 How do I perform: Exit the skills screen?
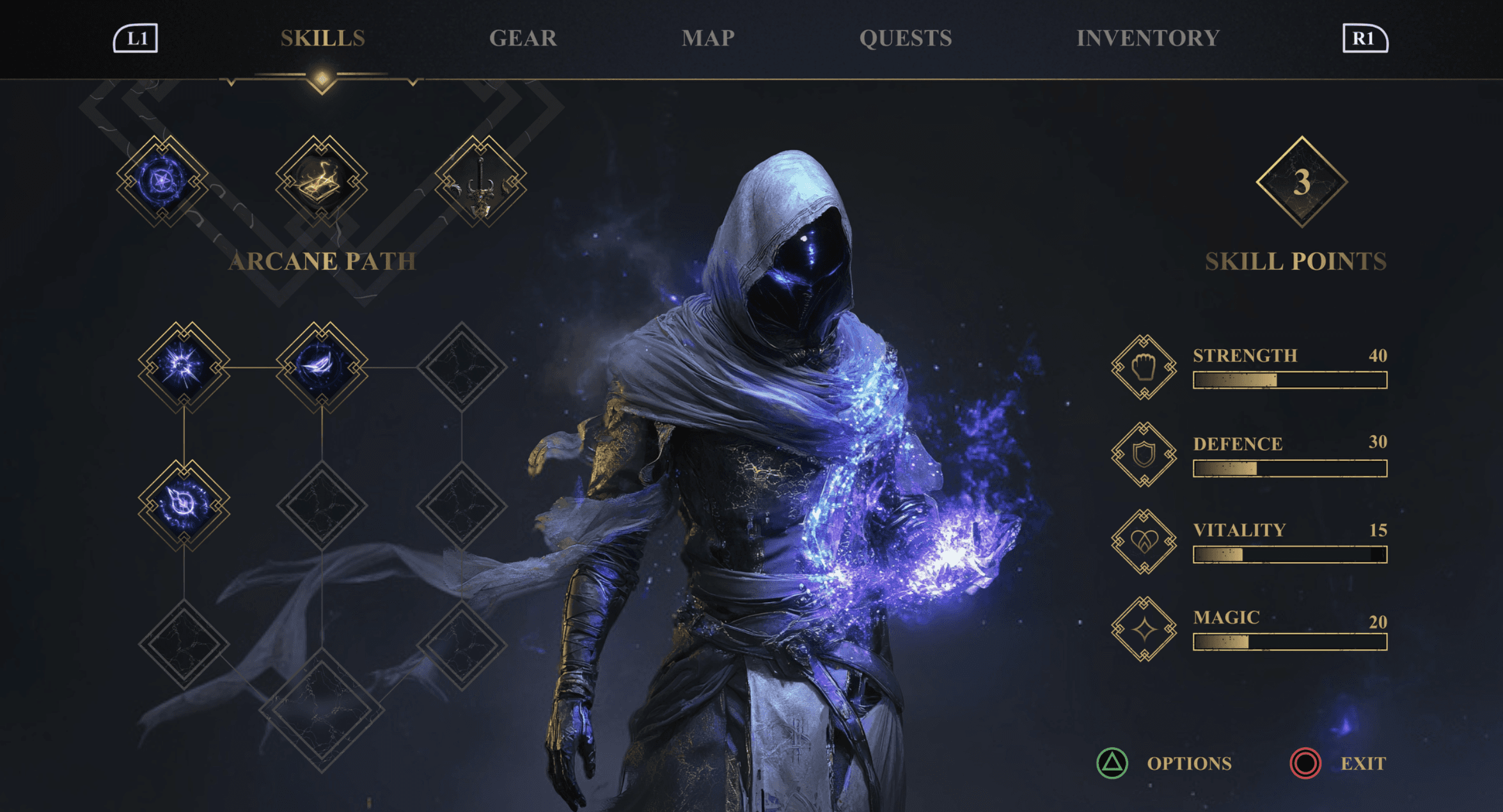tap(1338, 763)
